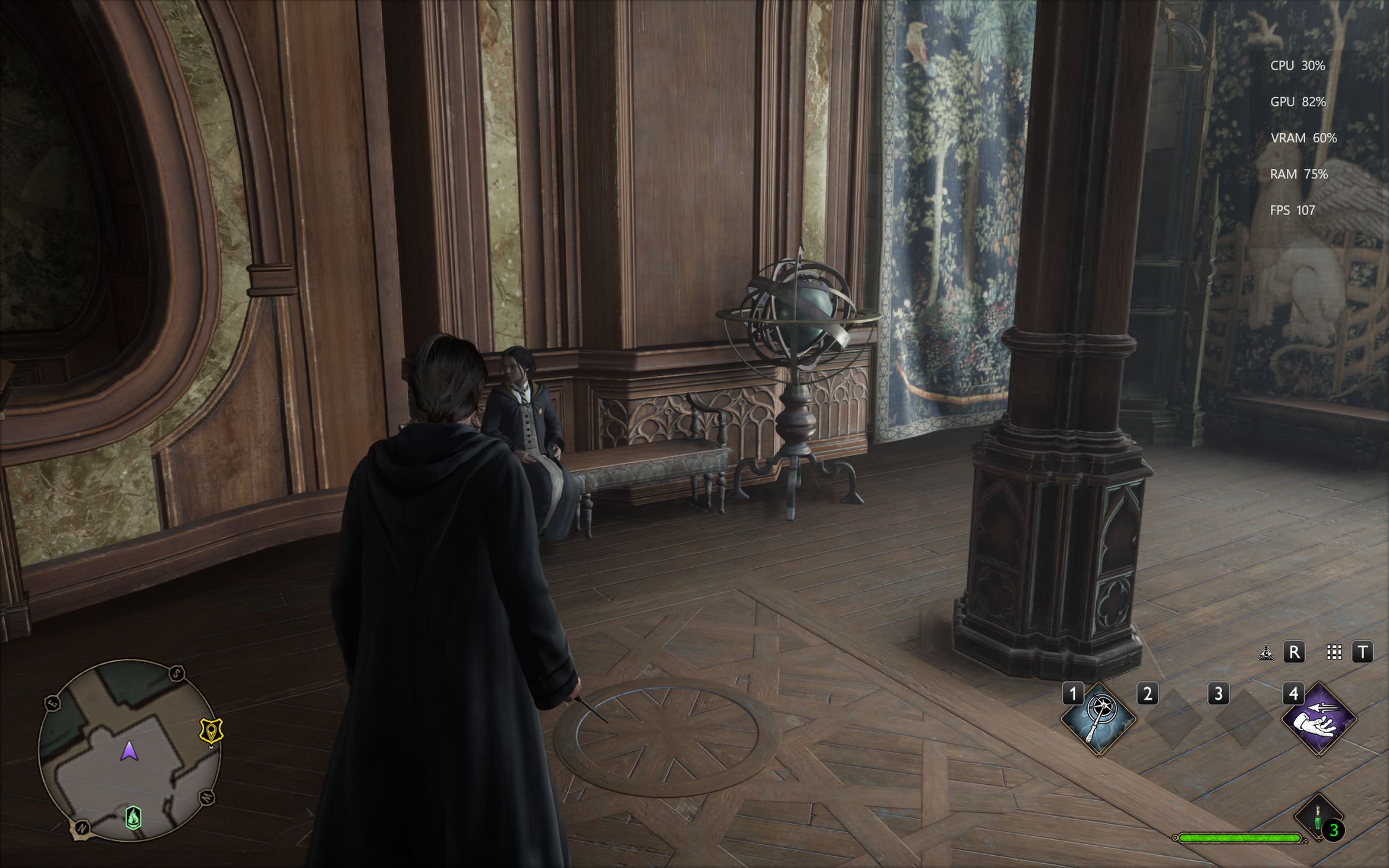1389x868 pixels.
Task: Select the yellow quest marker badge
Action: click(x=212, y=730)
